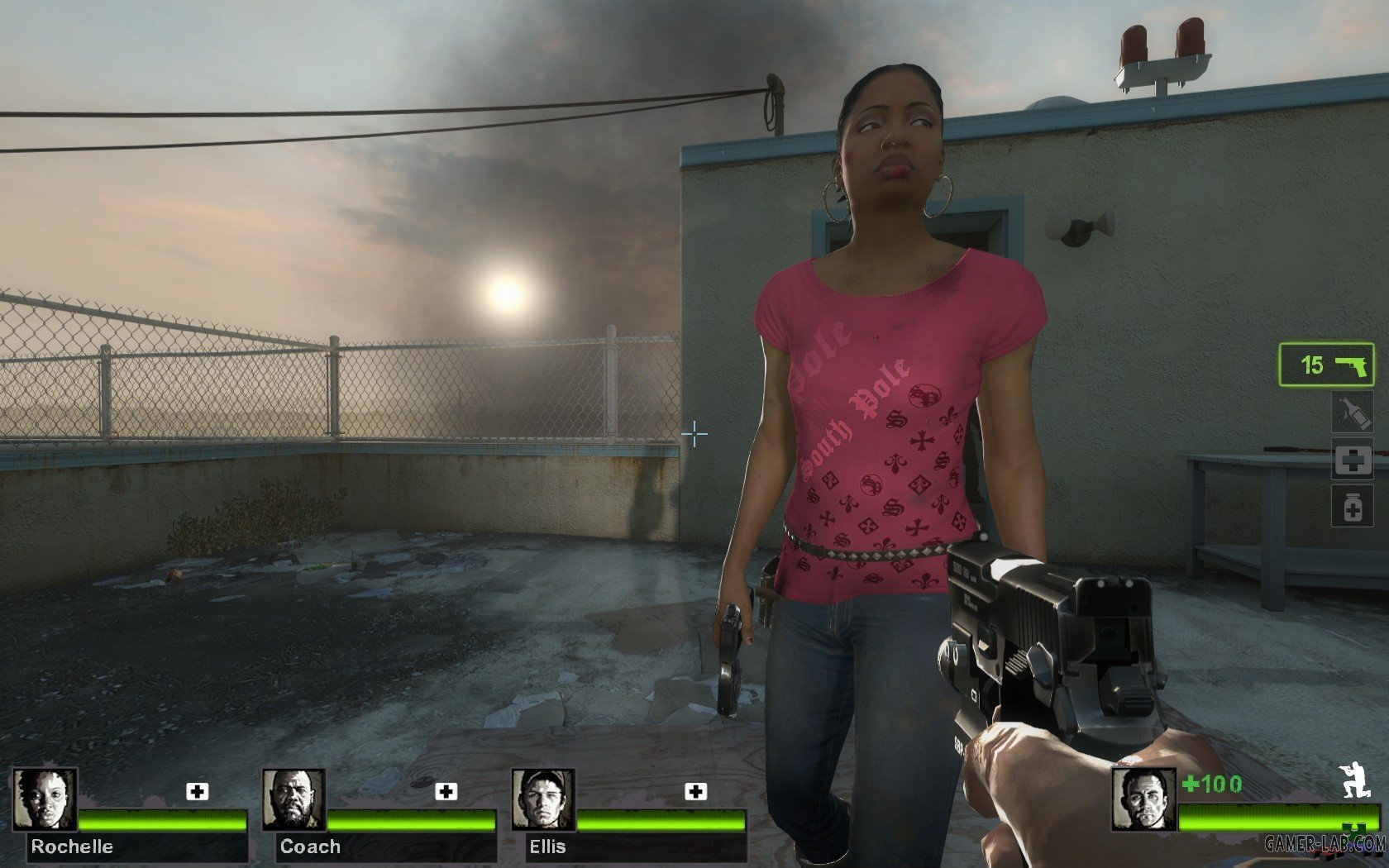Click the medkit icon above Coach's health

[x=446, y=792]
